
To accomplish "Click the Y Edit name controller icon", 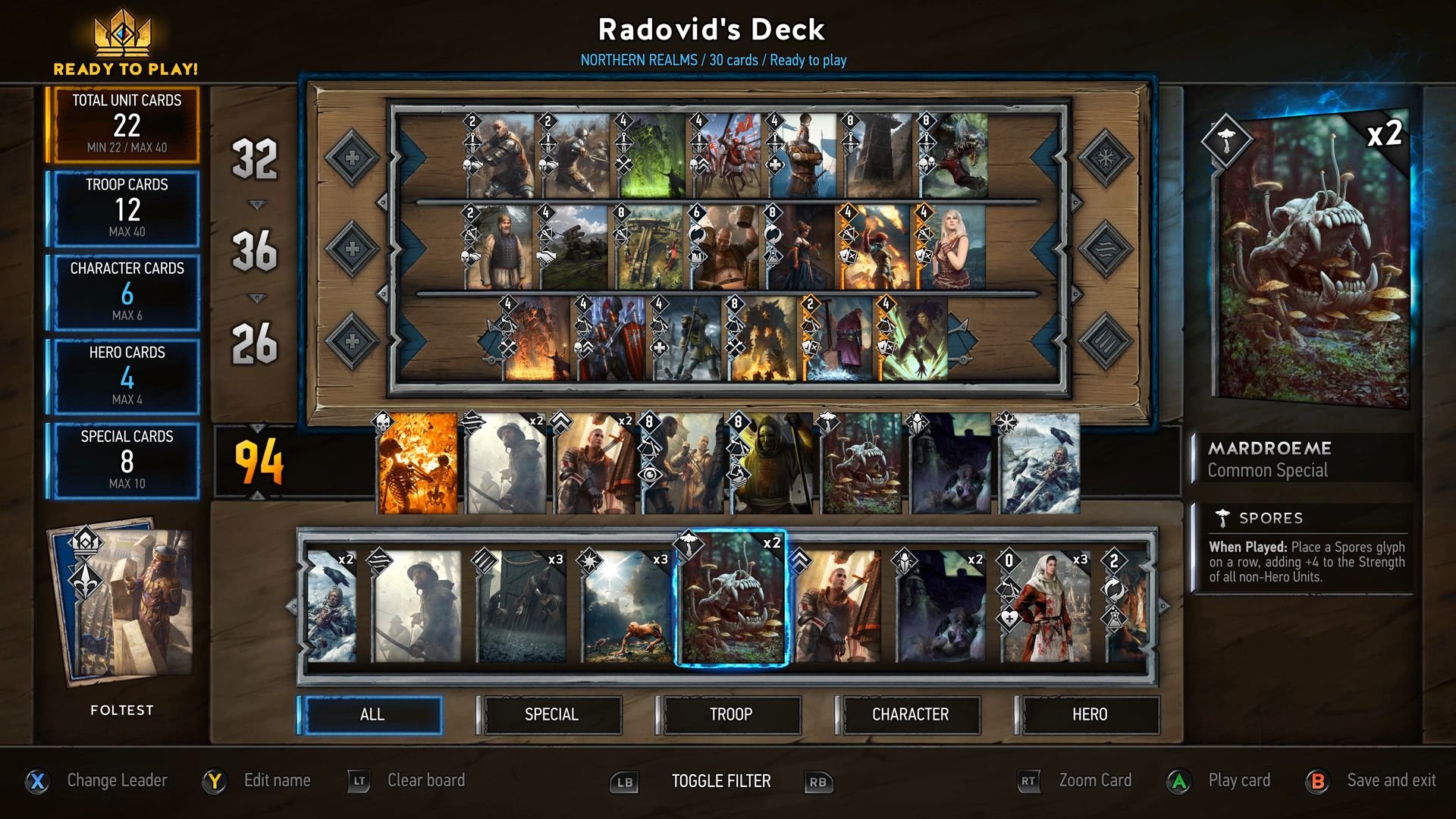I will tap(213, 780).
